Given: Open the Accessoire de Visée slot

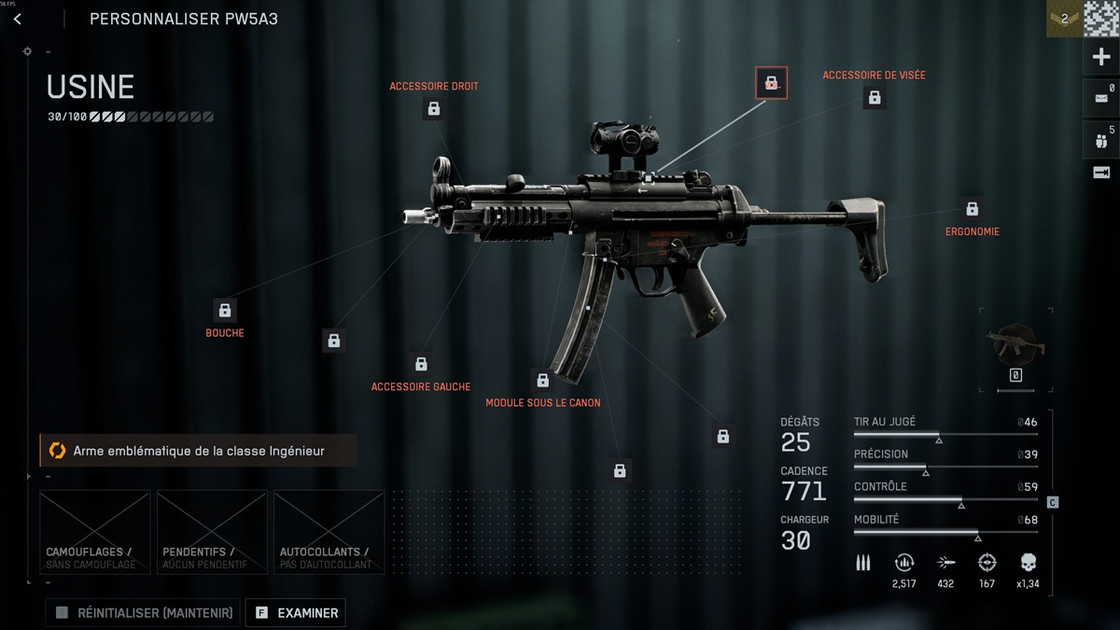Looking at the screenshot, I should [x=874, y=97].
